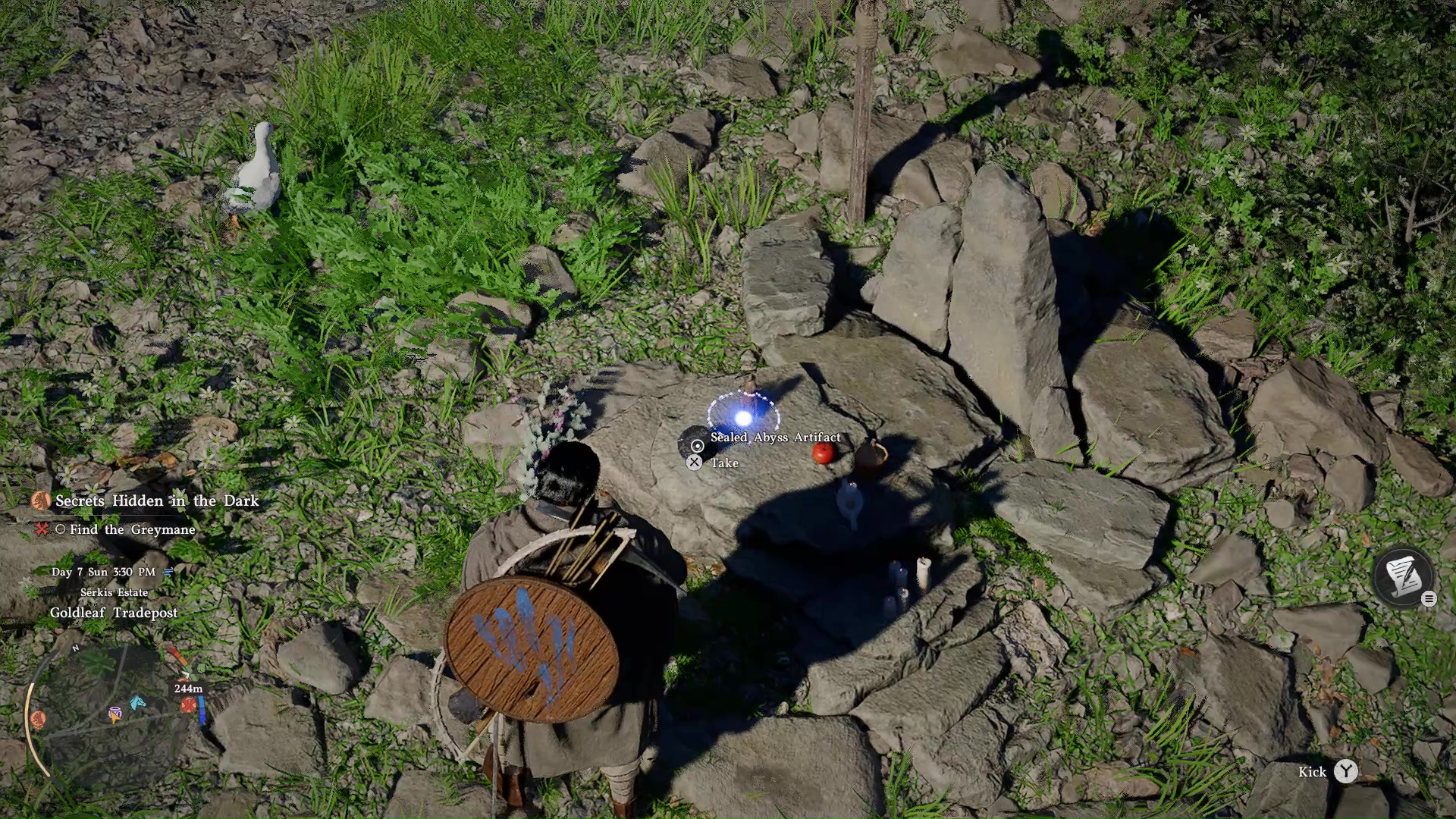The image size is (1456, 819).
Task: Click the X Take interaction icon
Action: coord(694,463)
